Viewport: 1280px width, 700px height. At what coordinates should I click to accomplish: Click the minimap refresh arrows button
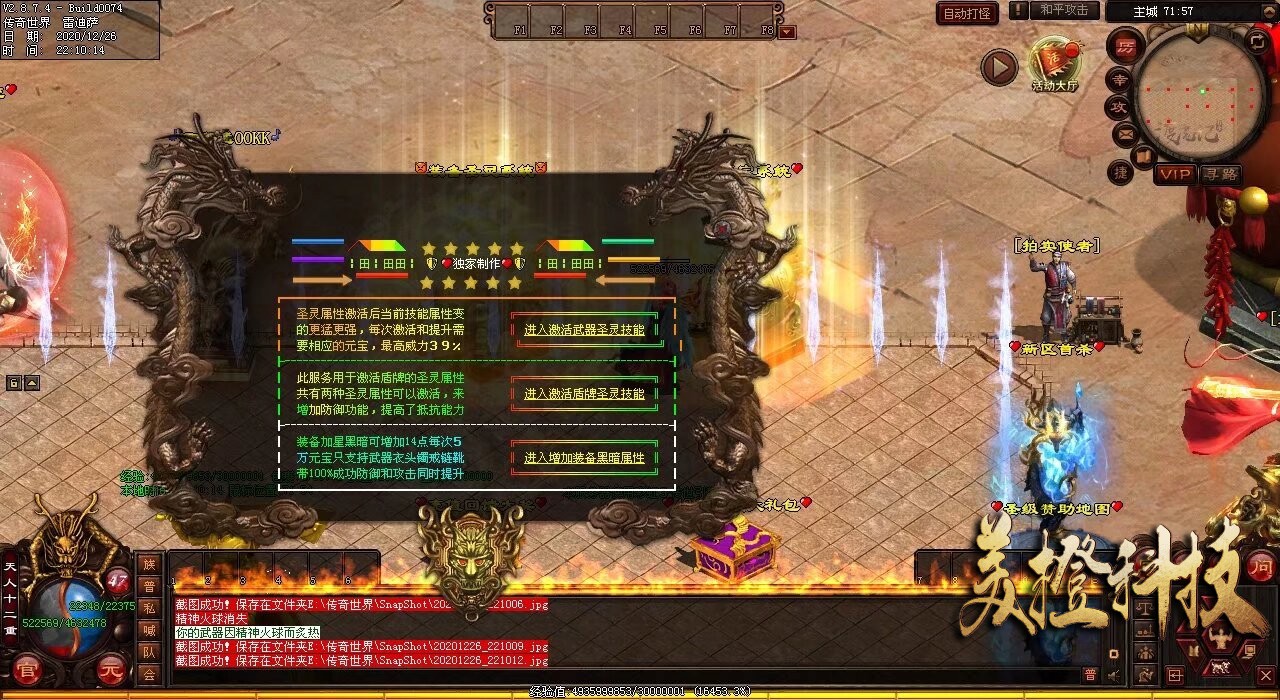(1257, 42)
